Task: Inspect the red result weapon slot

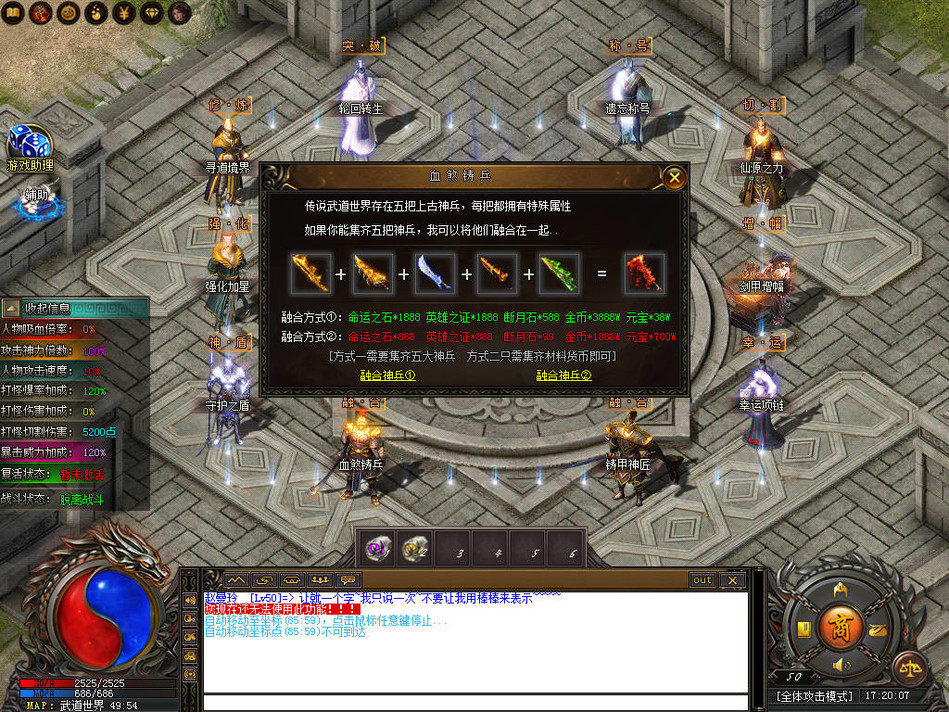Action: click(x=644, y=273)
